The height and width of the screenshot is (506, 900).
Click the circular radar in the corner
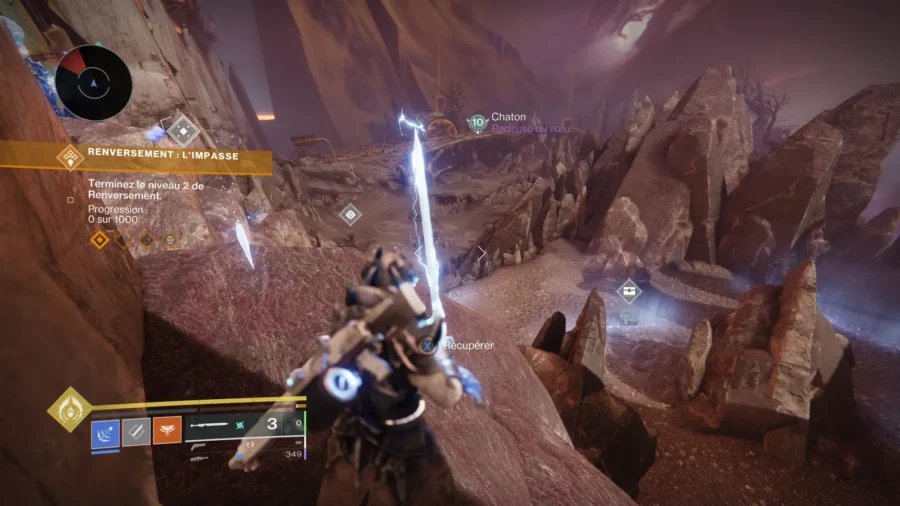94,83
